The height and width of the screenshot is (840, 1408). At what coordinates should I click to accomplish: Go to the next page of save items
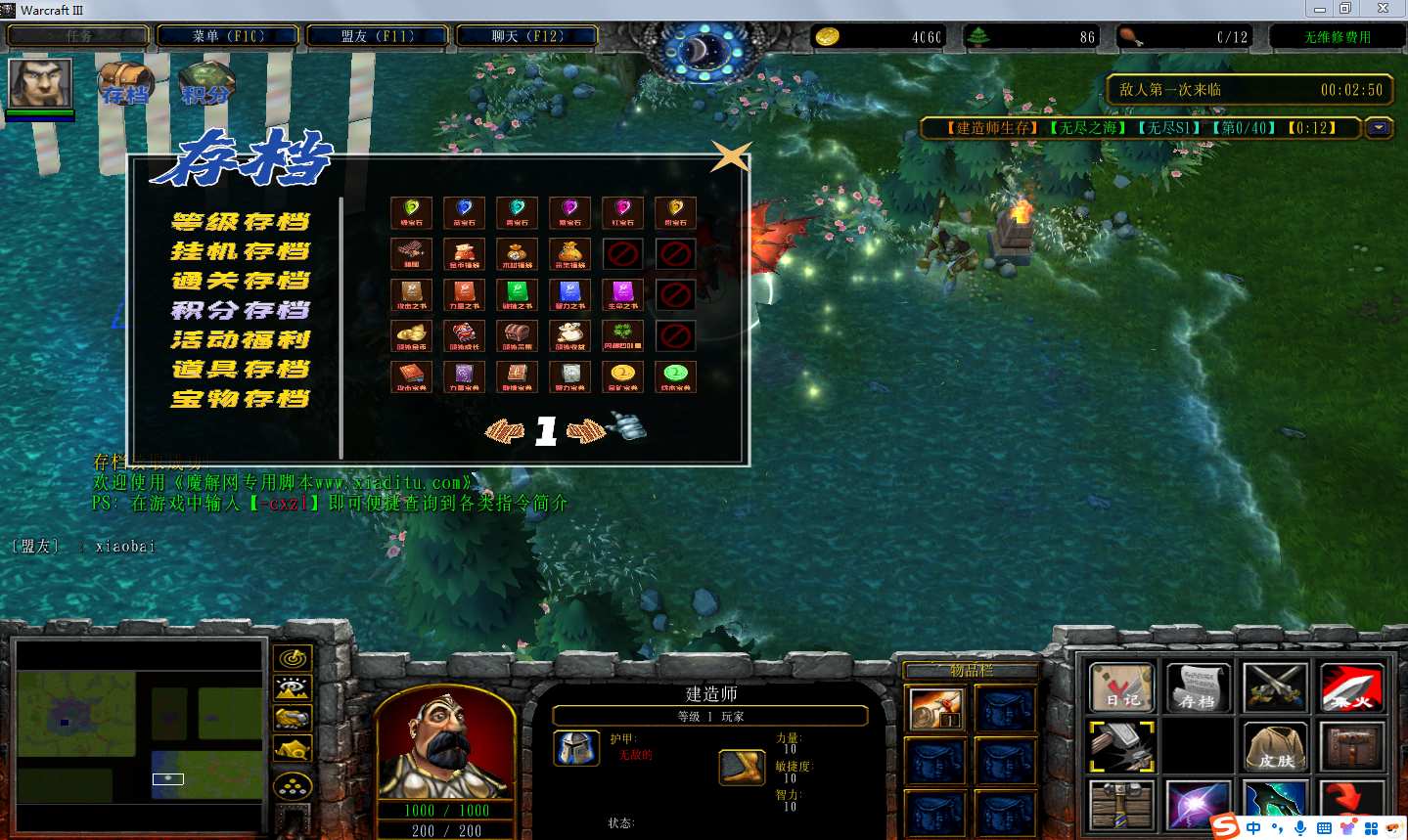pos(586,430)
